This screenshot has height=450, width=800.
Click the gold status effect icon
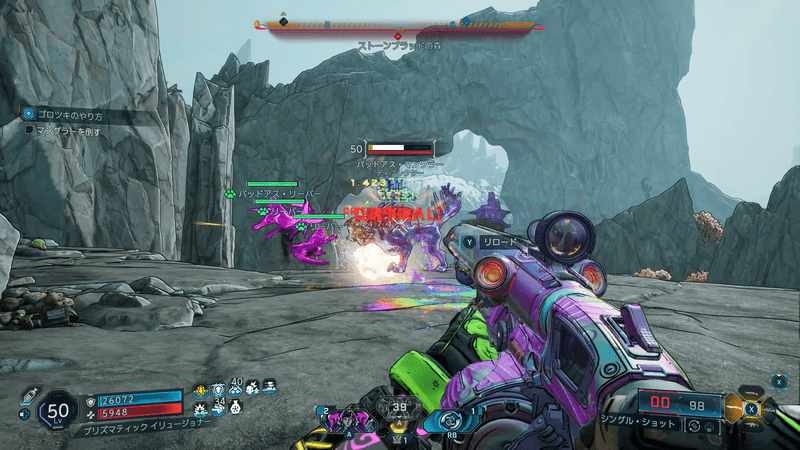[200, 391]
